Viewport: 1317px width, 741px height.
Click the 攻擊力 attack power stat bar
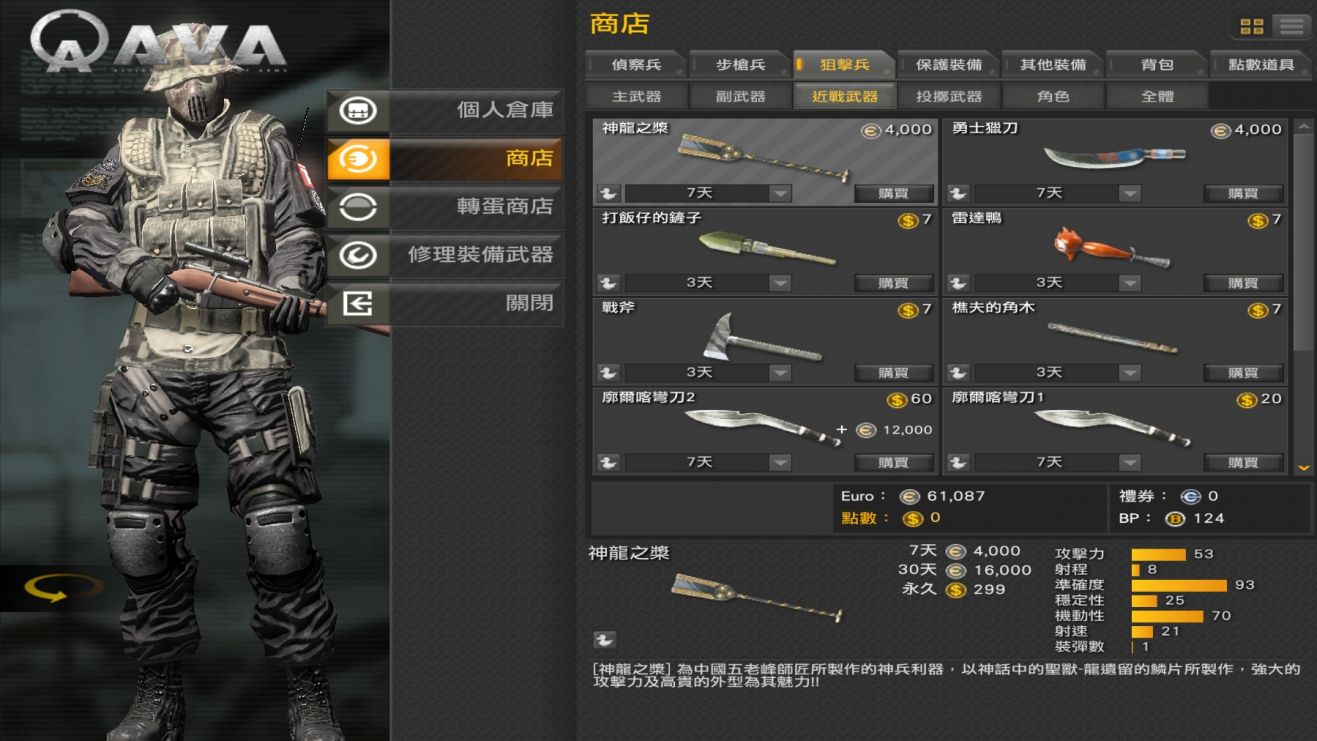tap(1160, 553)
